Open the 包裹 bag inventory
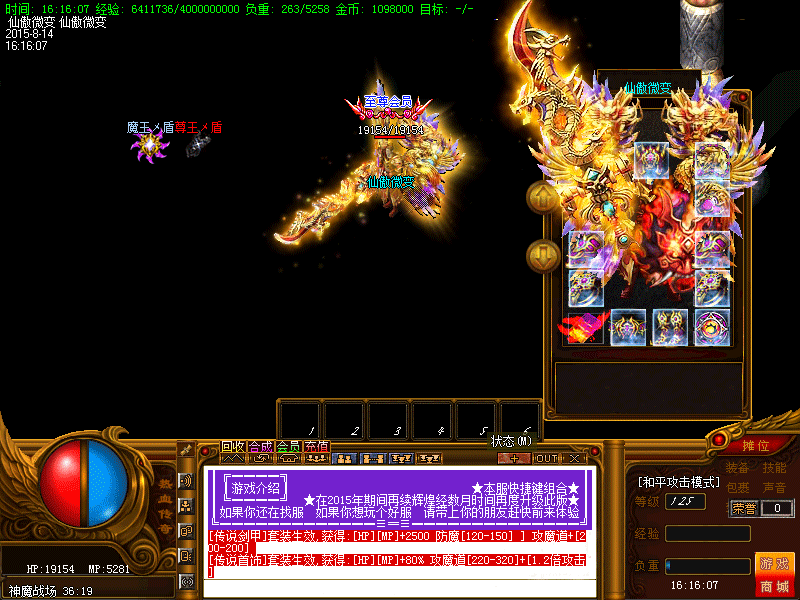800x600 pixels. coord(738,487)
